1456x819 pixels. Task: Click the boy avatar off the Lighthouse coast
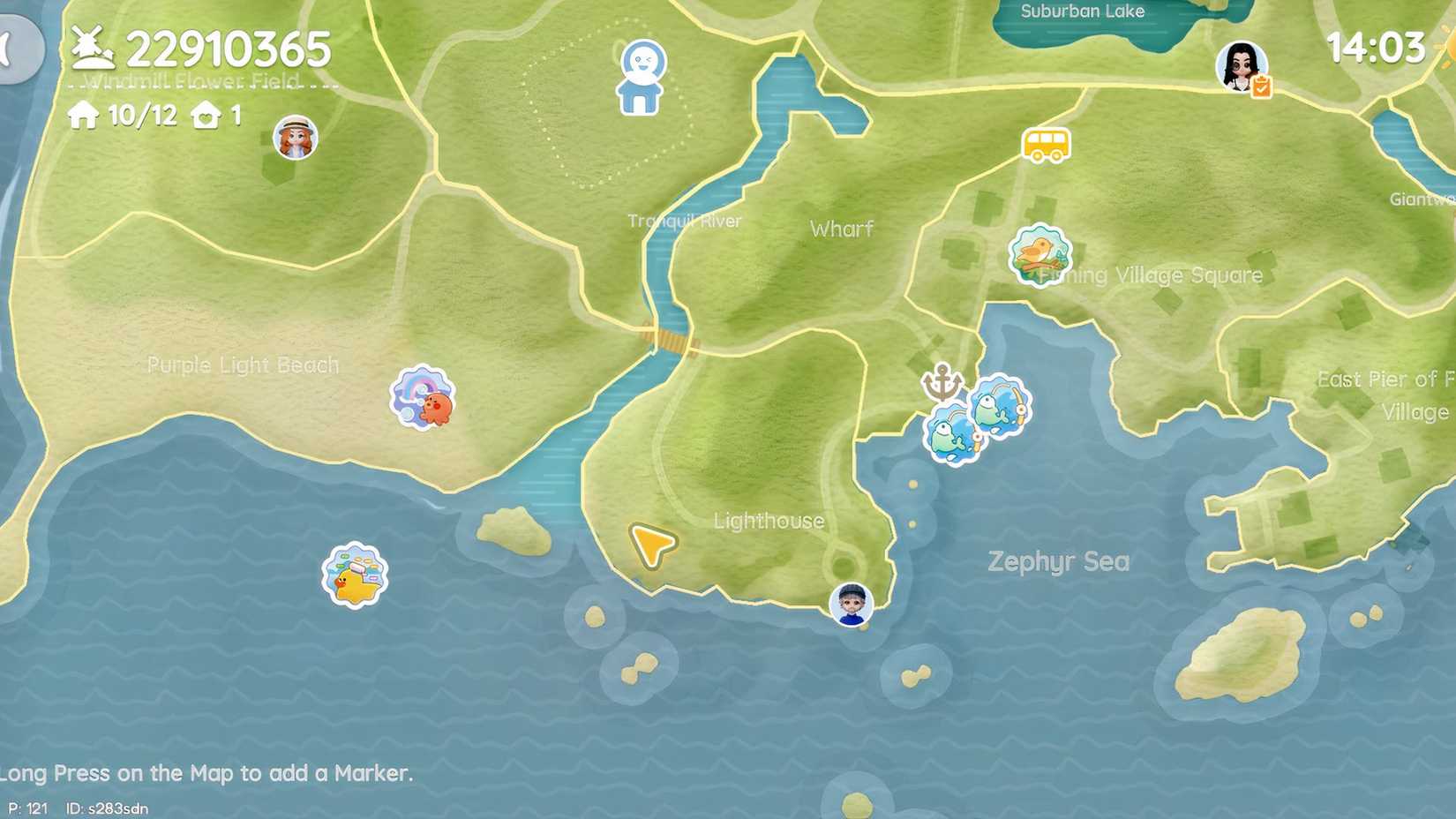click(850, 604)
